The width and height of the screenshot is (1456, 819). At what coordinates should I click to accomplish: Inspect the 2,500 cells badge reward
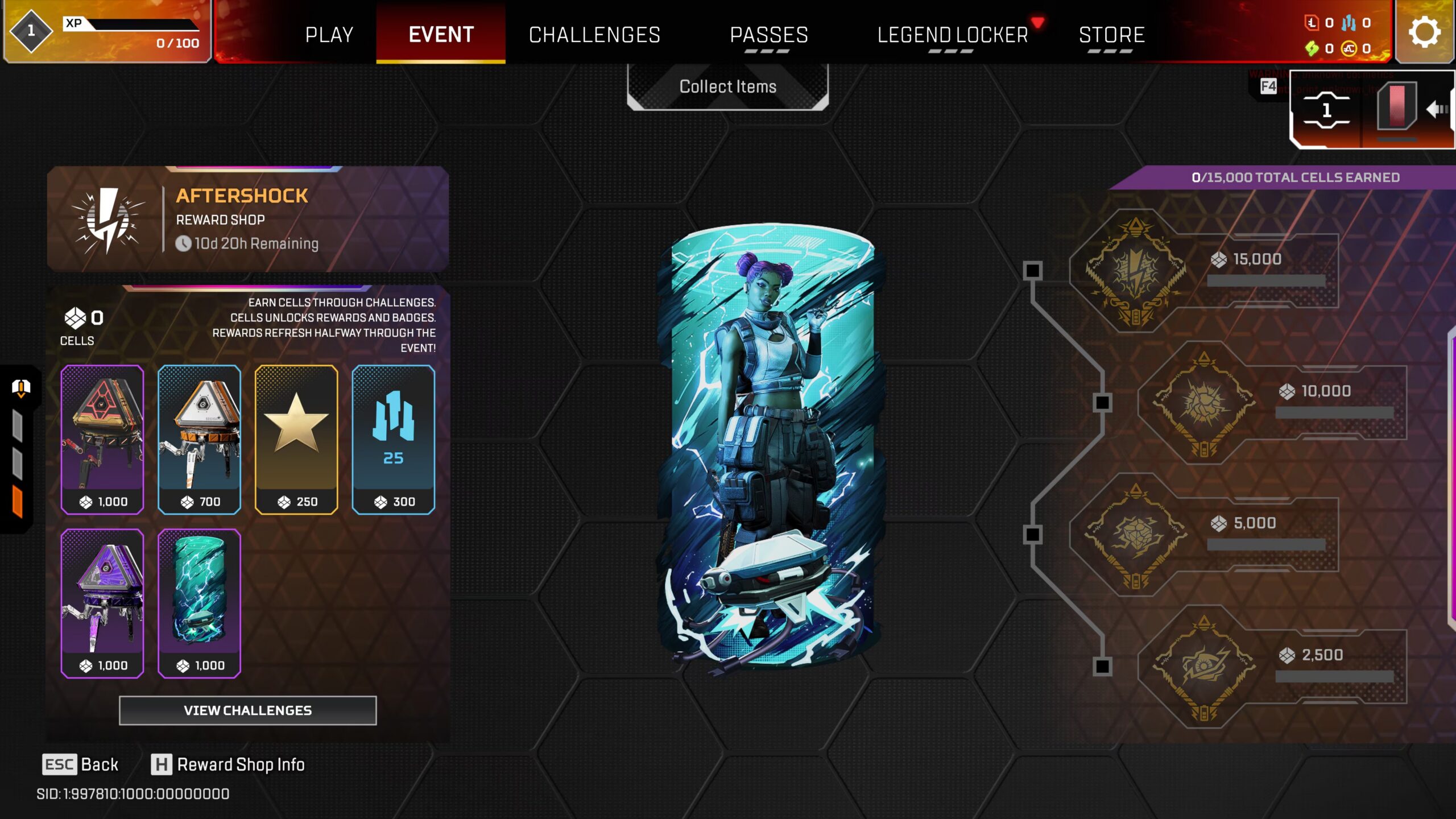coord(1203,667)
